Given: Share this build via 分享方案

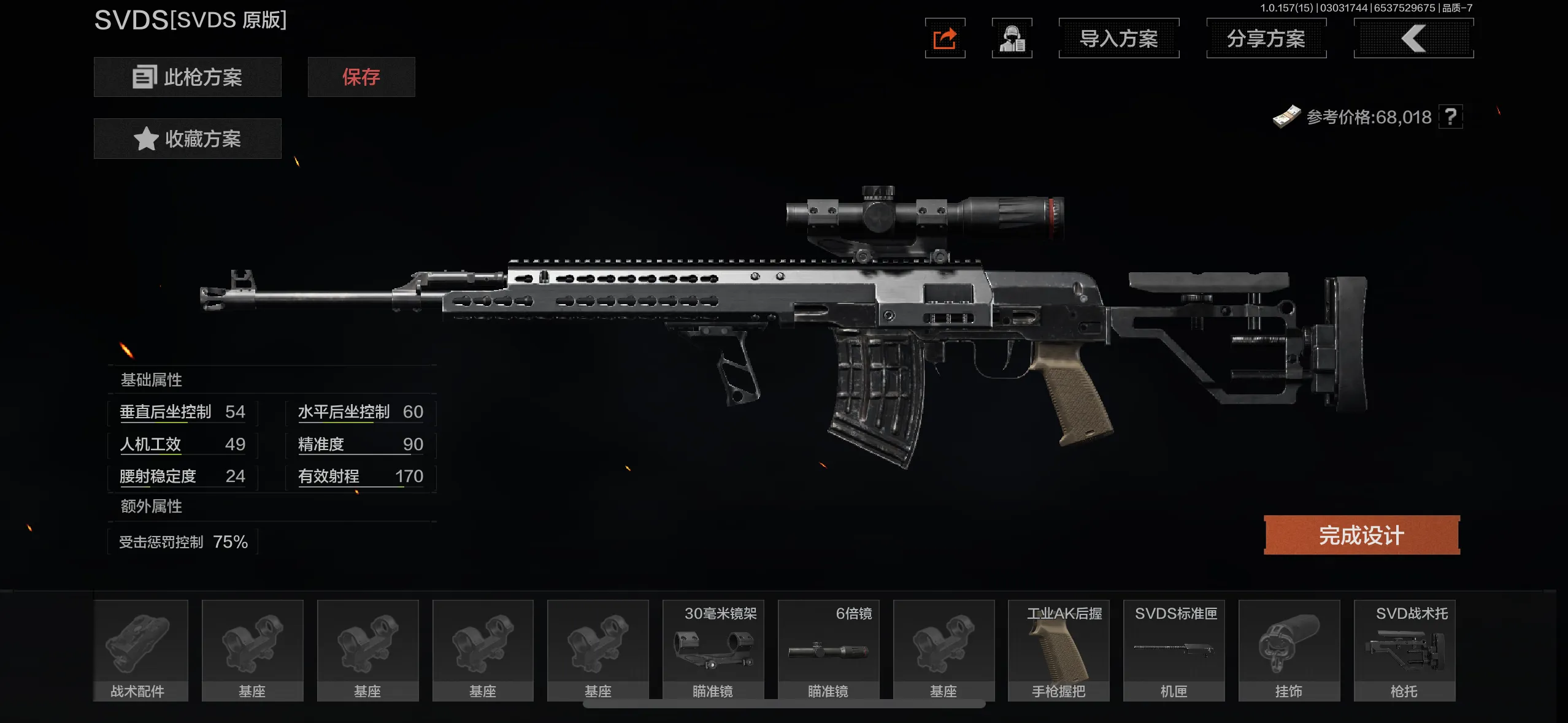Looking at the screenshot, I should click(1266, 39).
